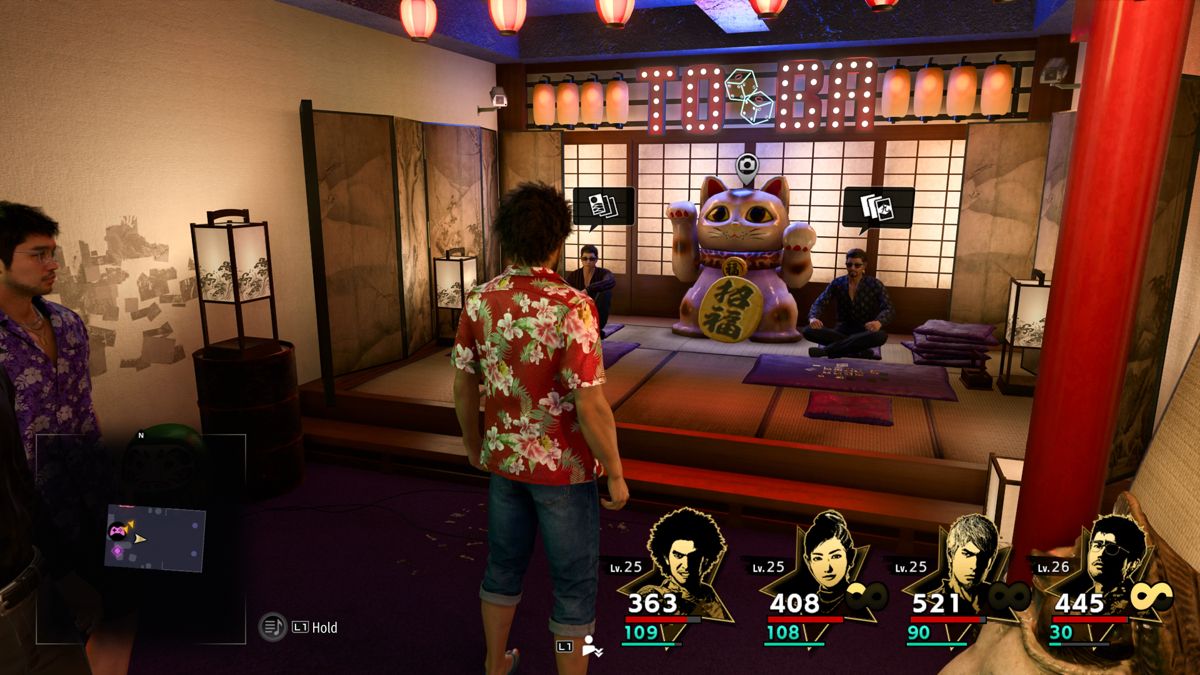
Task: Open the card game bubble over right dealer
Action: point(877,207)
